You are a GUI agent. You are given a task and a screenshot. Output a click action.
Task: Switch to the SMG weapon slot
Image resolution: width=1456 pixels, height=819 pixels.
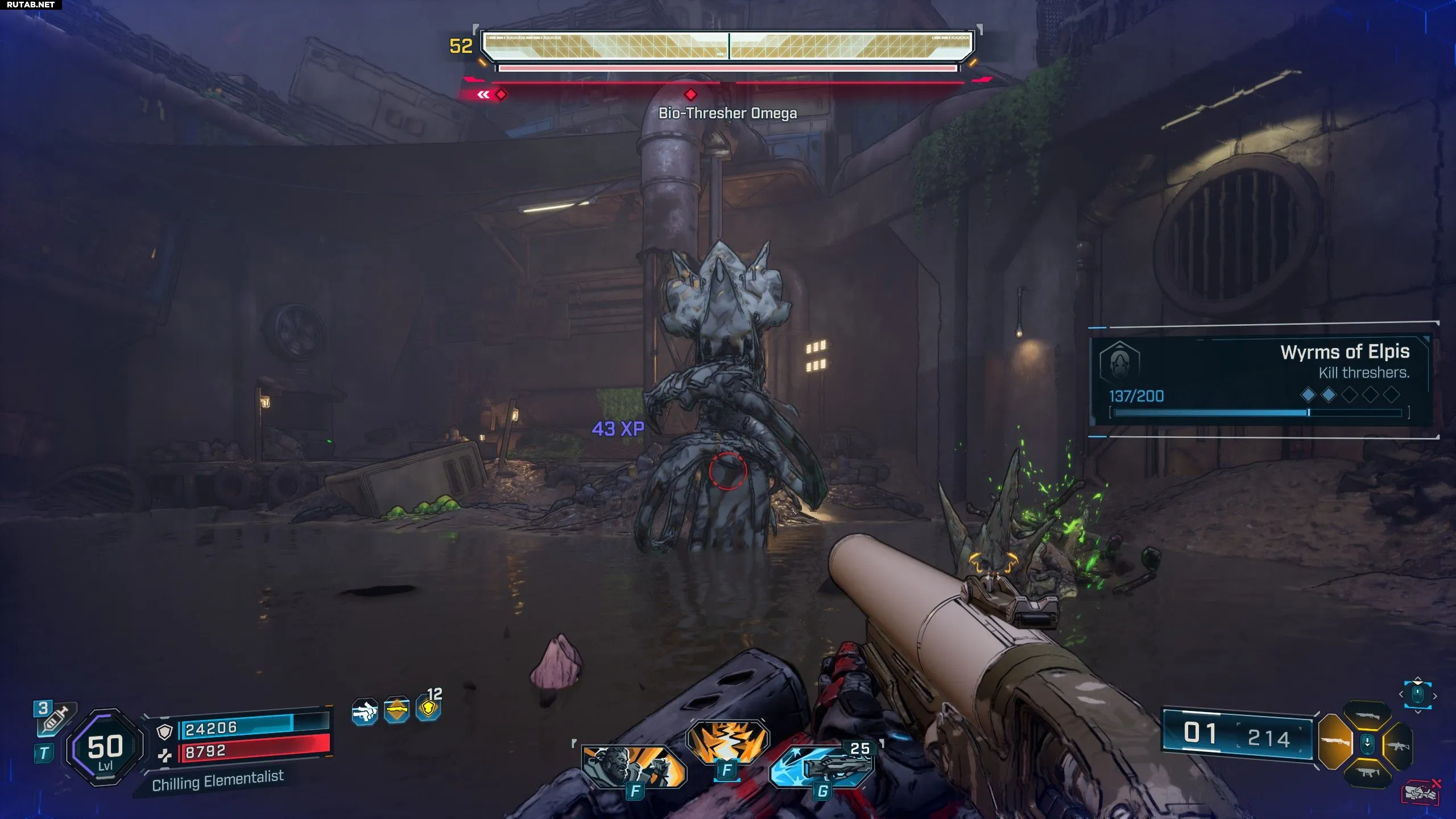tap(1367, 772)
